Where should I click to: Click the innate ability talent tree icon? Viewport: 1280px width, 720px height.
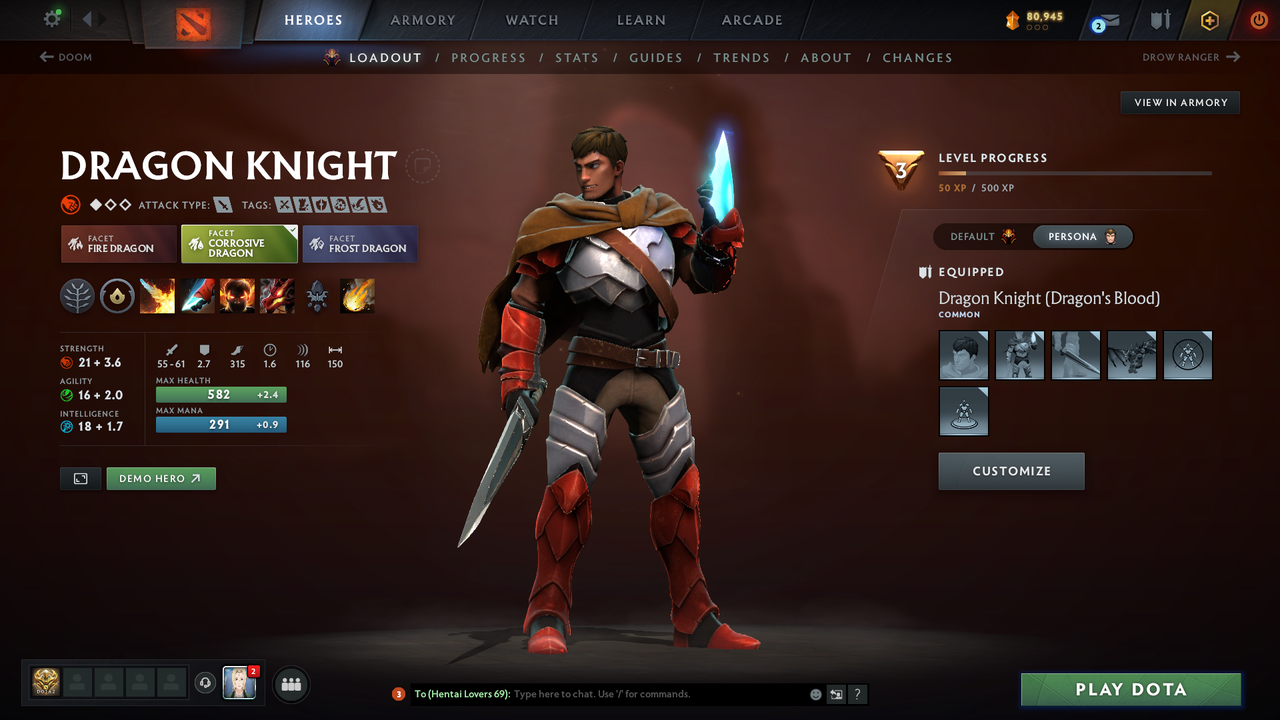click(x=77, y=295)
